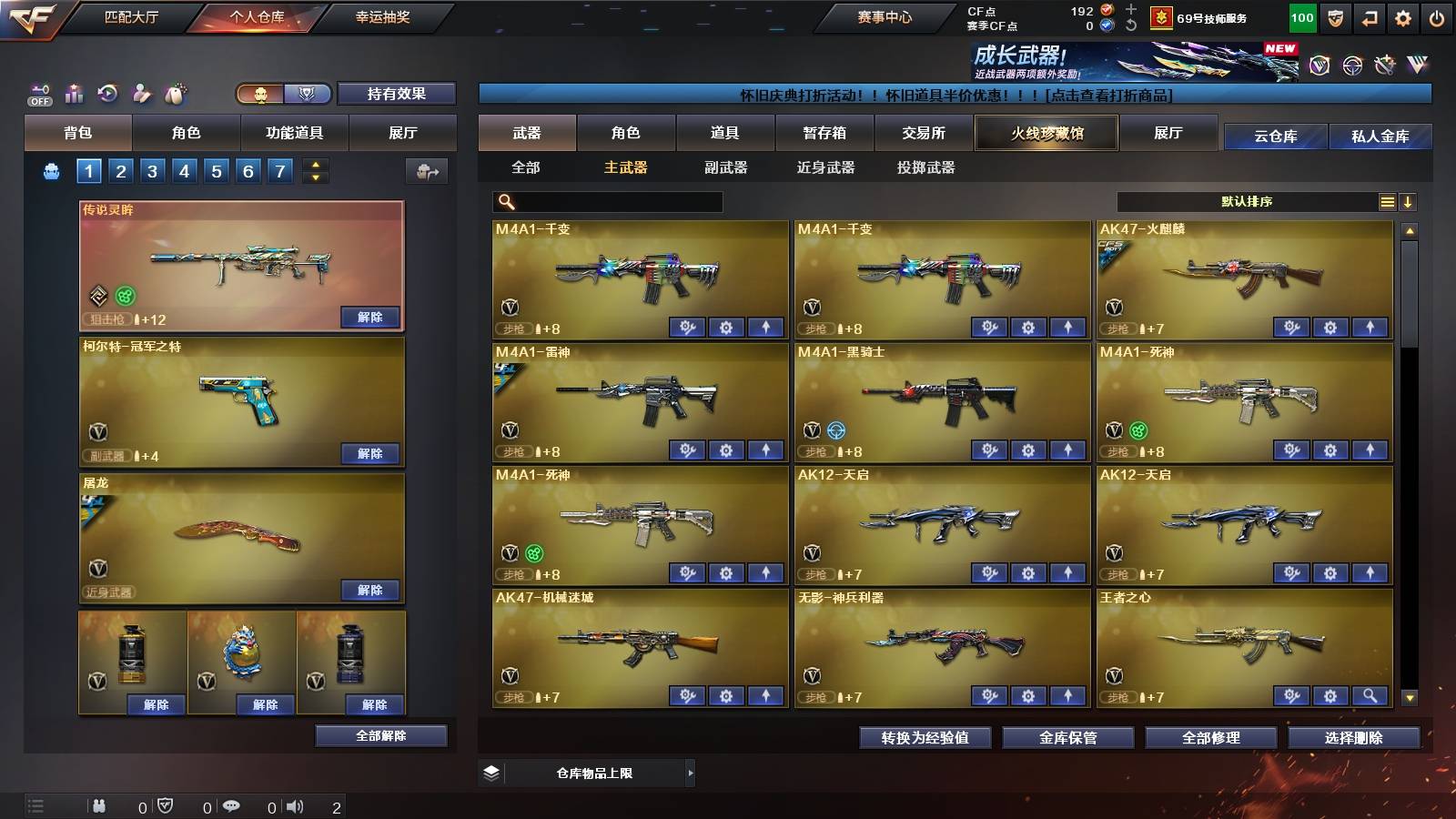Viewport: 1456px width, 819px height.
Task: Open the Settings gear in the top-right corner
Action: coord(1402,16)
